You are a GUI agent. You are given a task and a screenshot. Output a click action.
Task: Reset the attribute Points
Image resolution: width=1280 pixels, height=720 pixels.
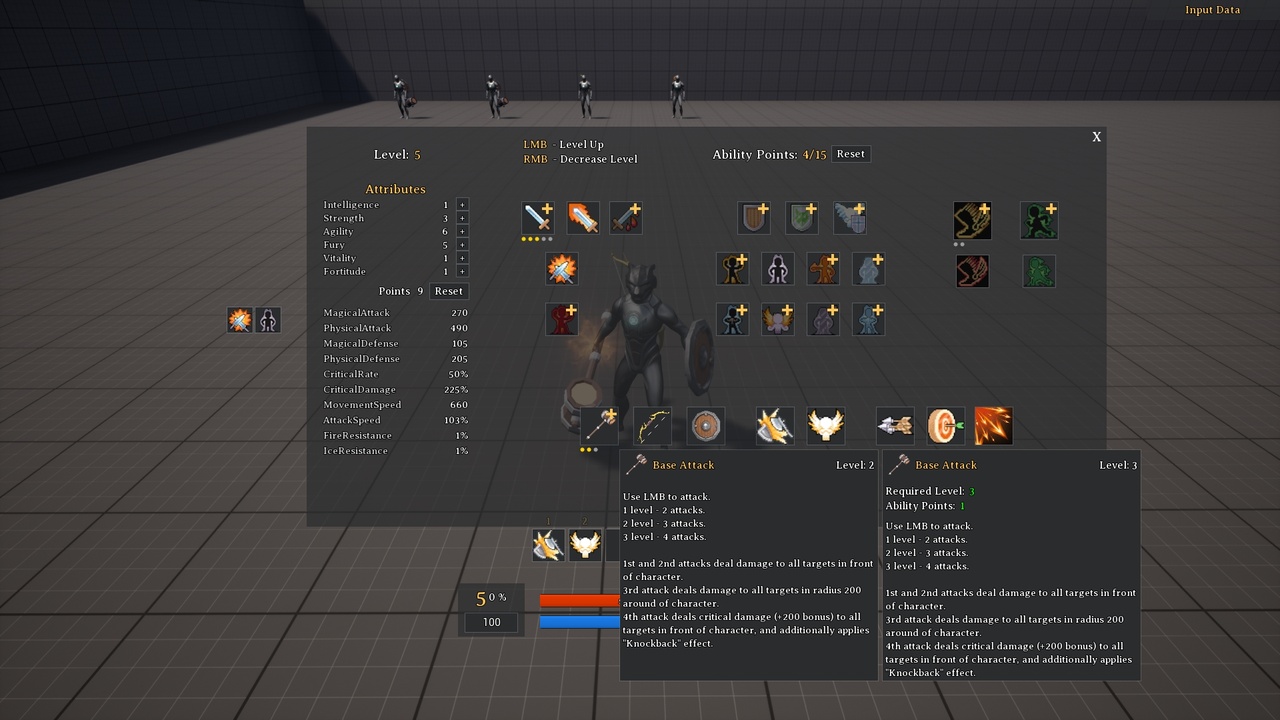pos(448,291)
